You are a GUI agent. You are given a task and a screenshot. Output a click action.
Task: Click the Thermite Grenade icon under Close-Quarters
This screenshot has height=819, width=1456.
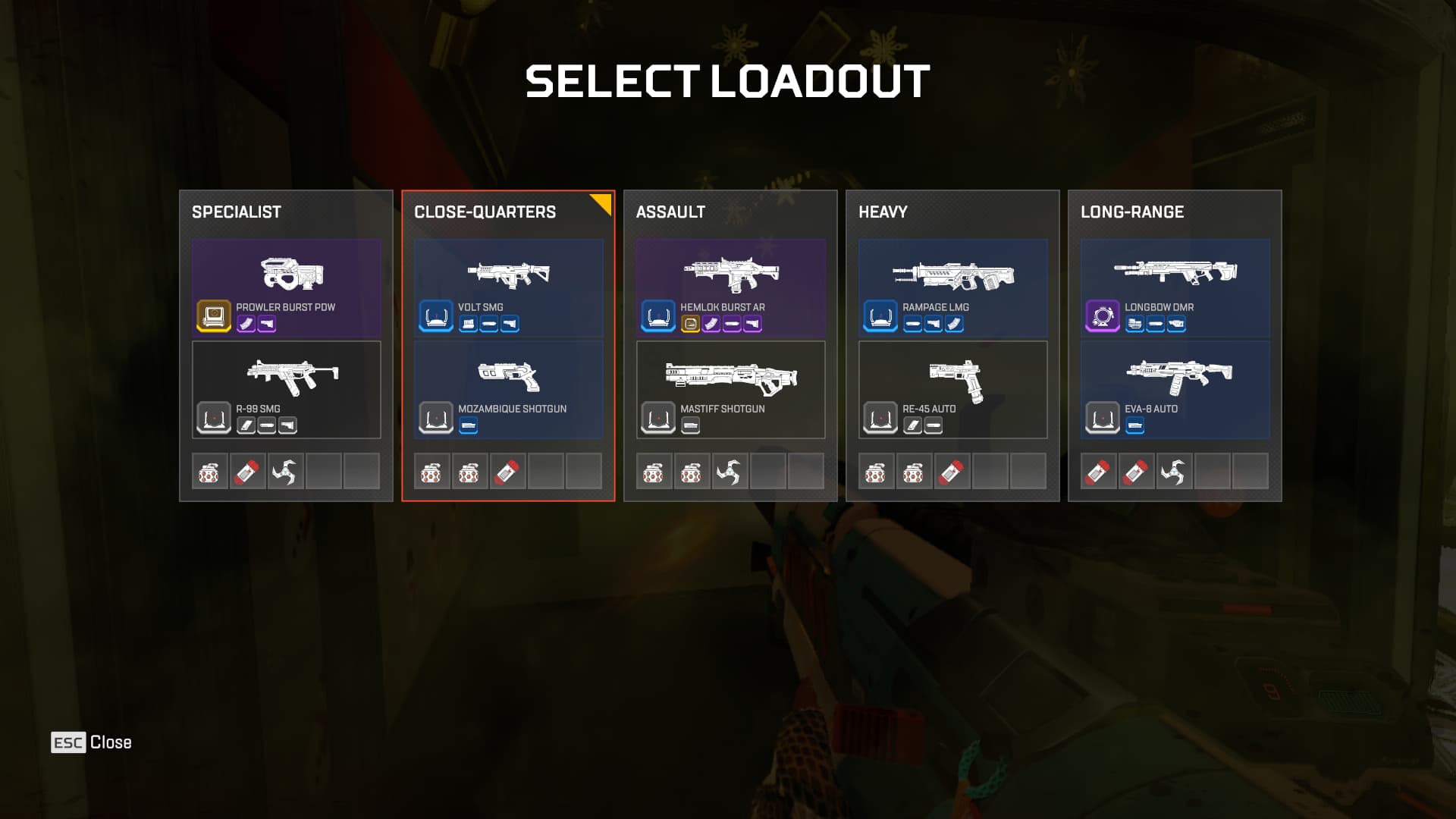pos(508,472)
